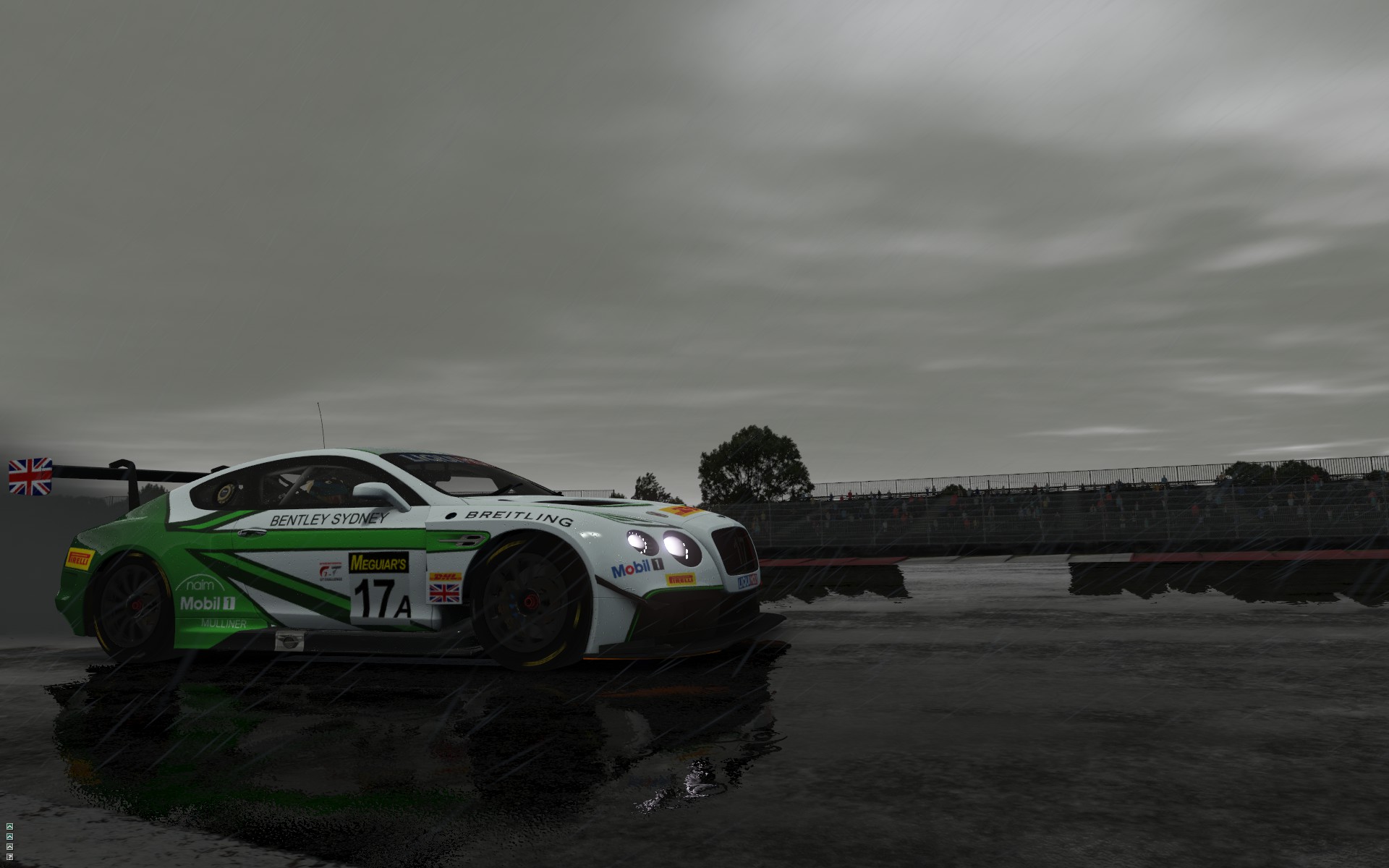Open the question mark help icon
This screenshot has height=868, width=1389.
[9, 857]
